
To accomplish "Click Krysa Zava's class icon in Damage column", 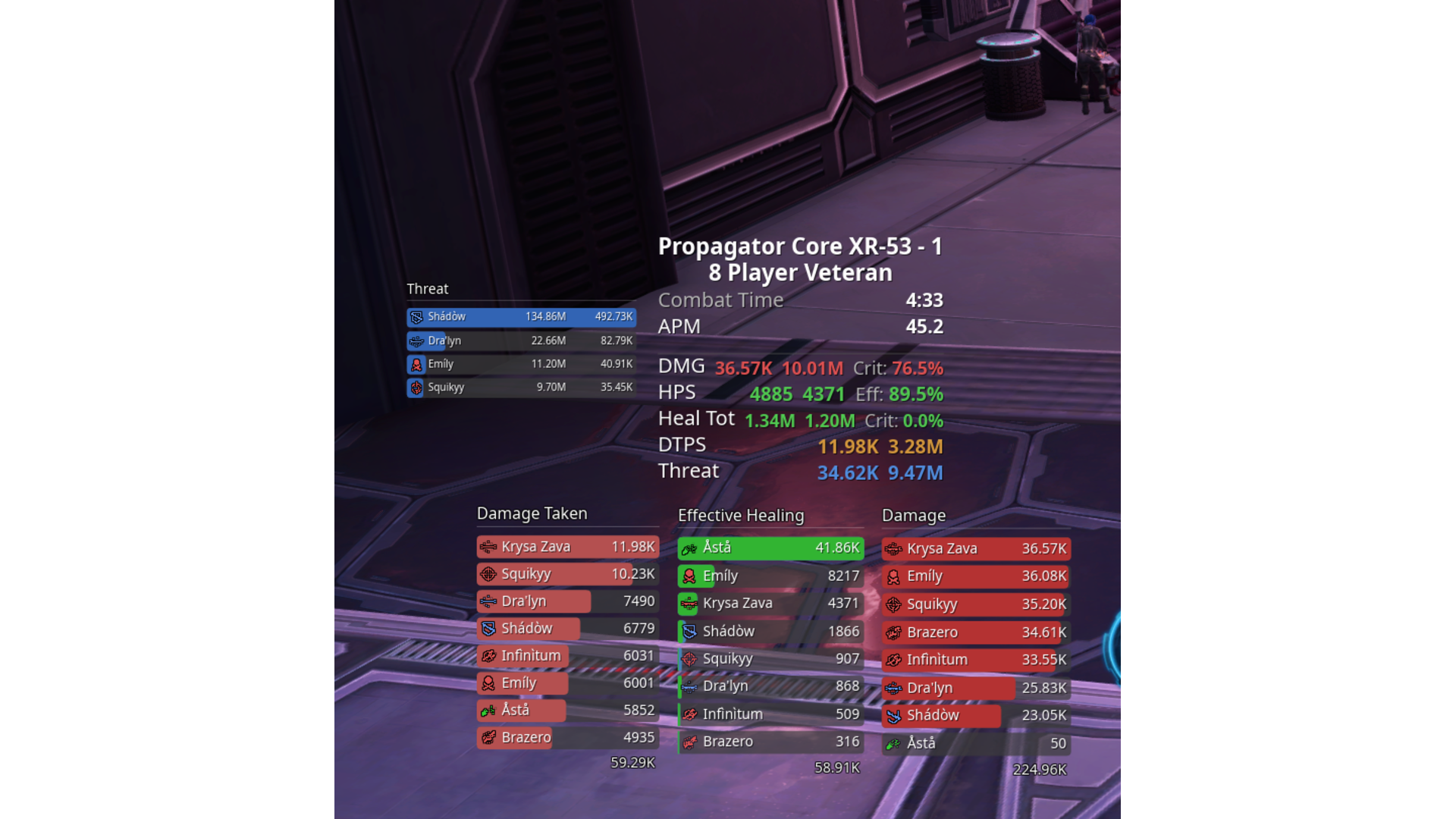I will pos(893,548).
